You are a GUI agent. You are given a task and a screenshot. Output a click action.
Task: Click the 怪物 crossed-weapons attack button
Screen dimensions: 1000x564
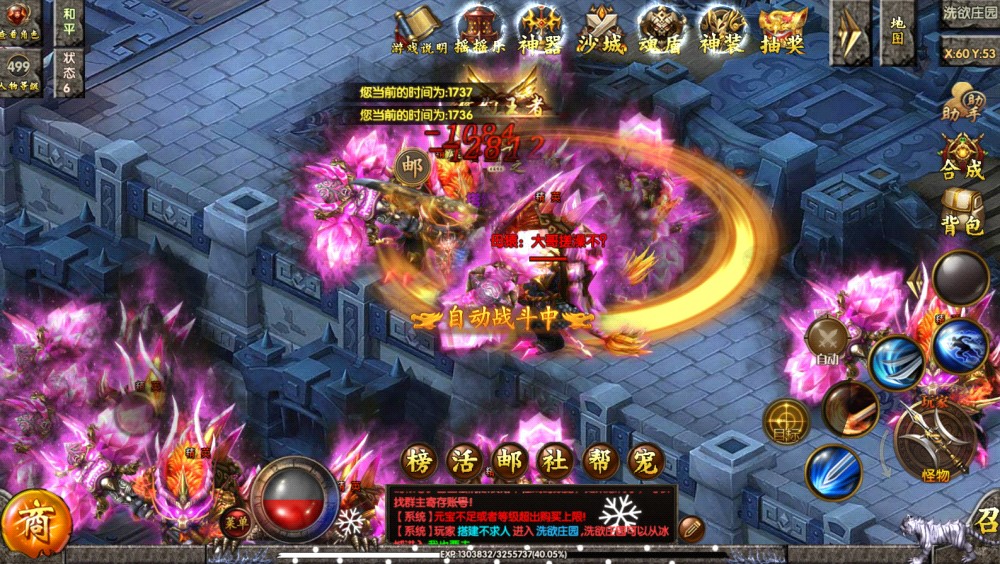(x=934, y=441)
